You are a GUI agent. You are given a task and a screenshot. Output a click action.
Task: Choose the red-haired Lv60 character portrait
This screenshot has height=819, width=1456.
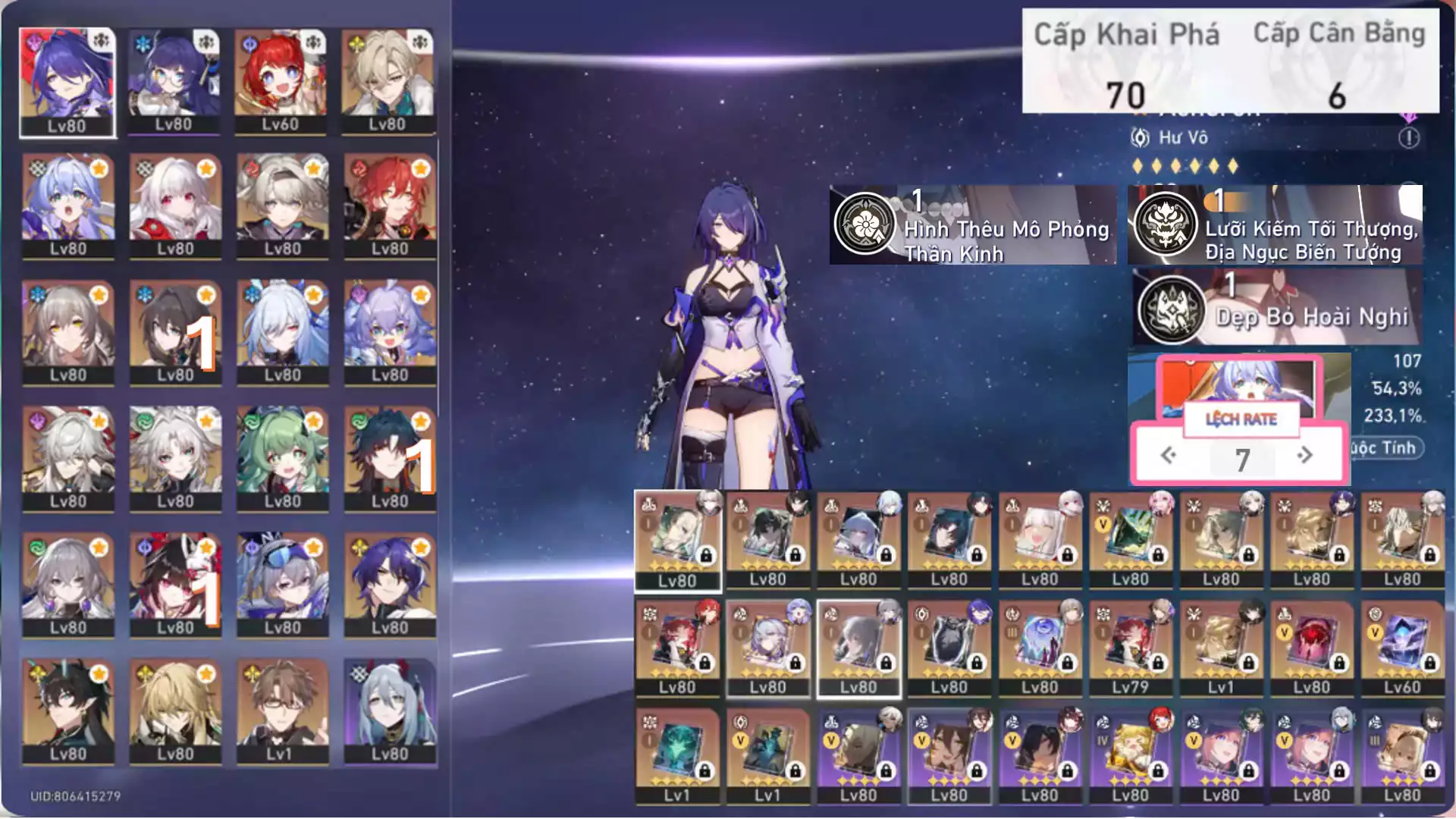pos(281,82)
